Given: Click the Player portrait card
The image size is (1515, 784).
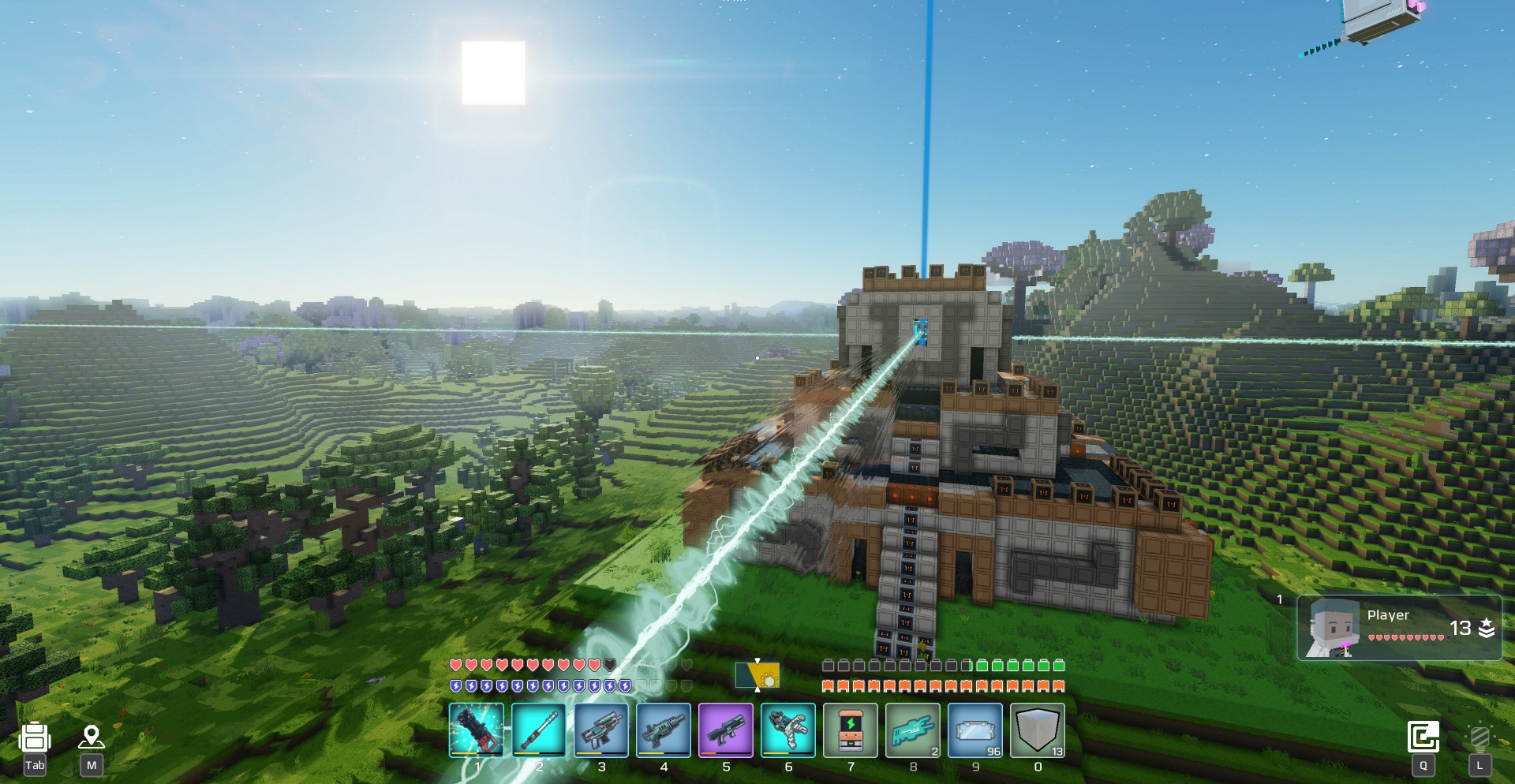Looking at the screenshot, I should click(1399, 628).
